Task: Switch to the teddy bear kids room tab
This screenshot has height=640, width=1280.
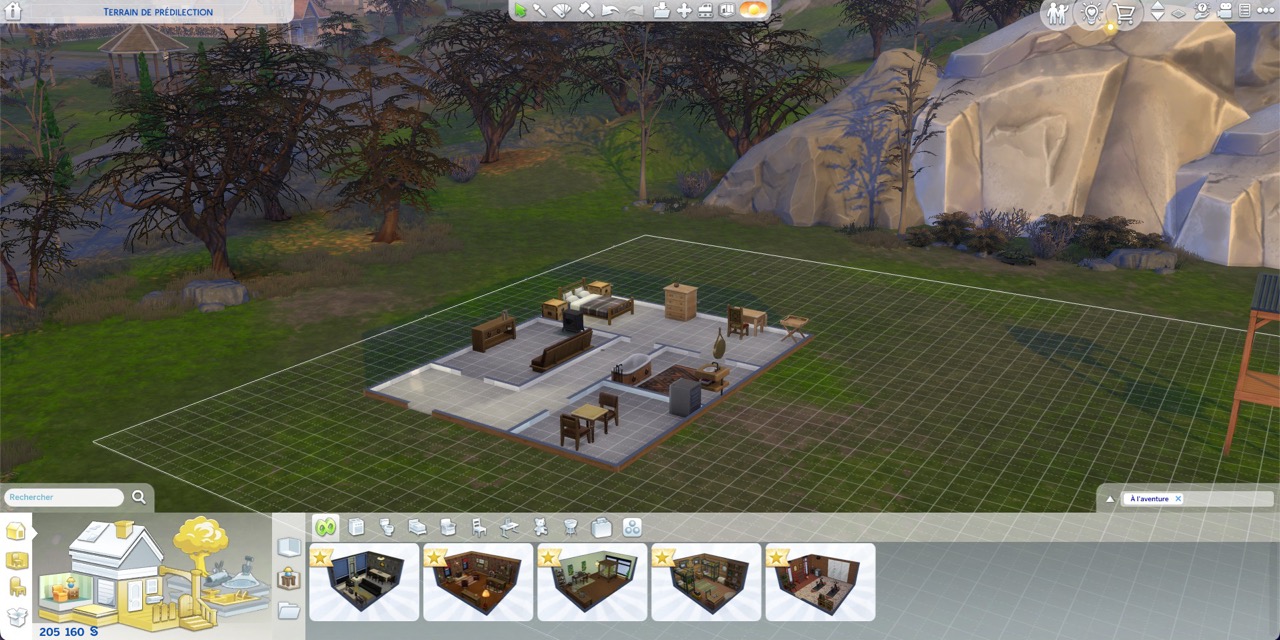Action: pos(540,527)
